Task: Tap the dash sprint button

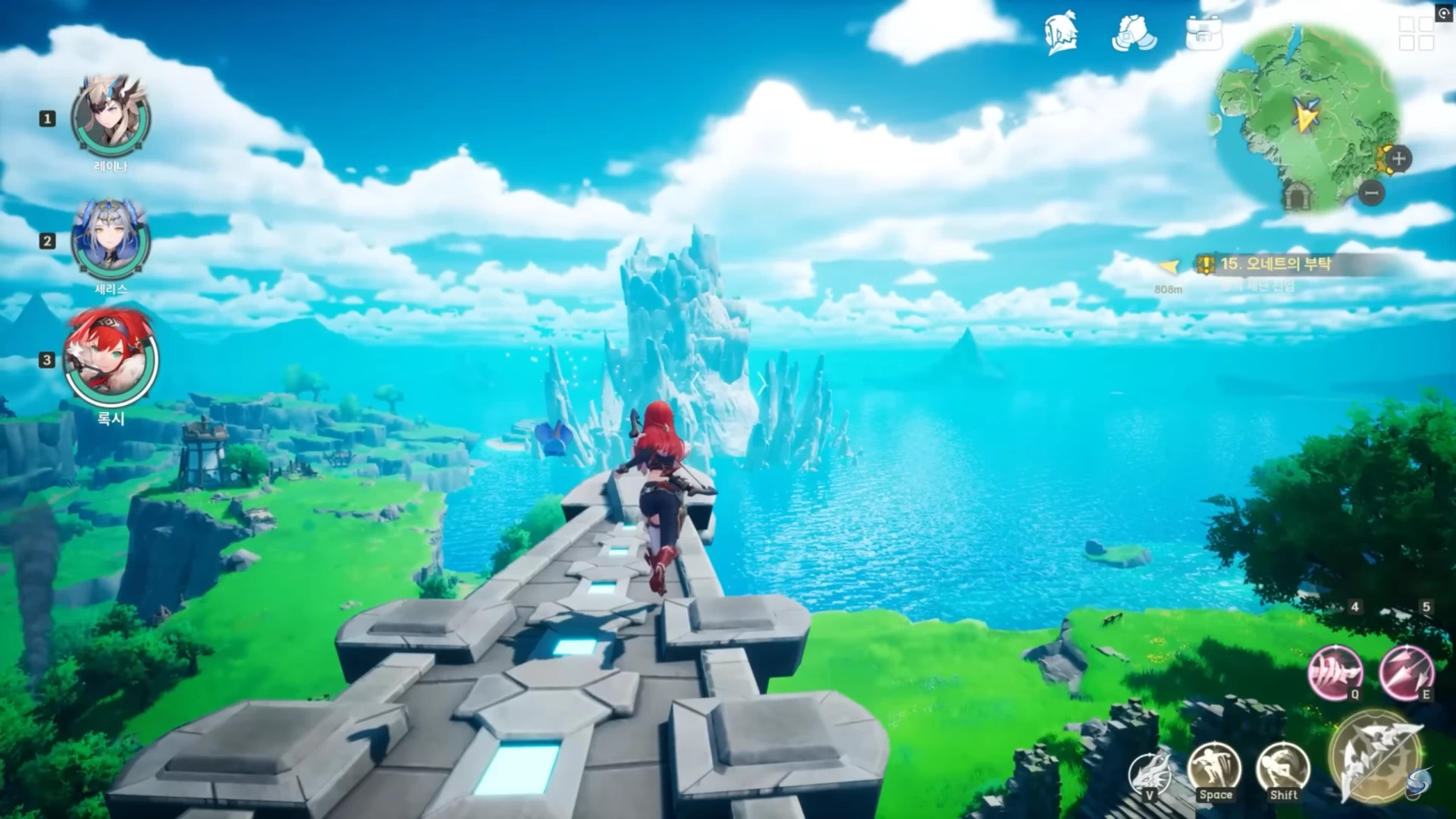Action: pyautogui.click(x=1283, y=770)
